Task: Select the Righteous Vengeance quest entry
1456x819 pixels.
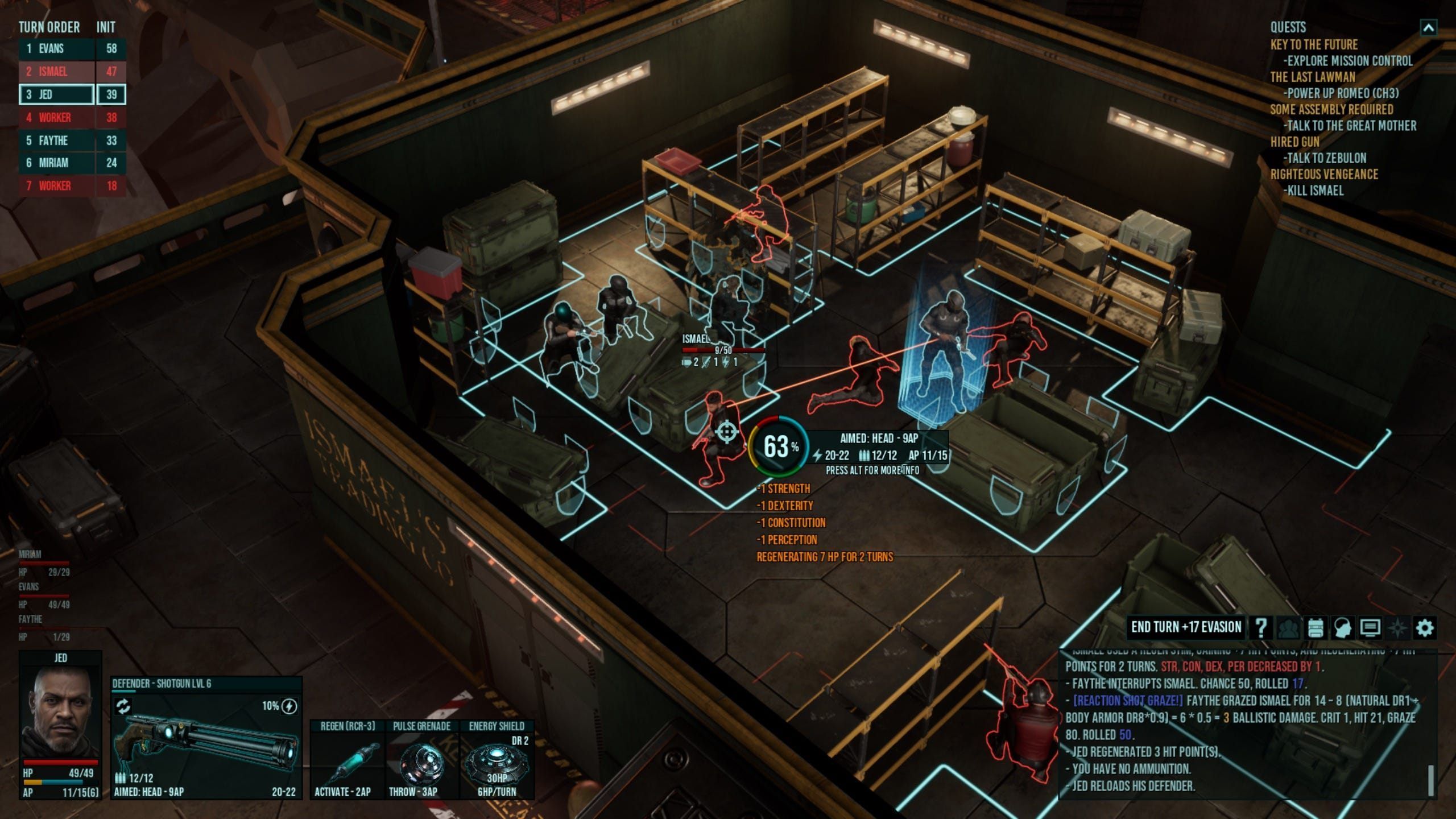Action: coord(1324,175)
